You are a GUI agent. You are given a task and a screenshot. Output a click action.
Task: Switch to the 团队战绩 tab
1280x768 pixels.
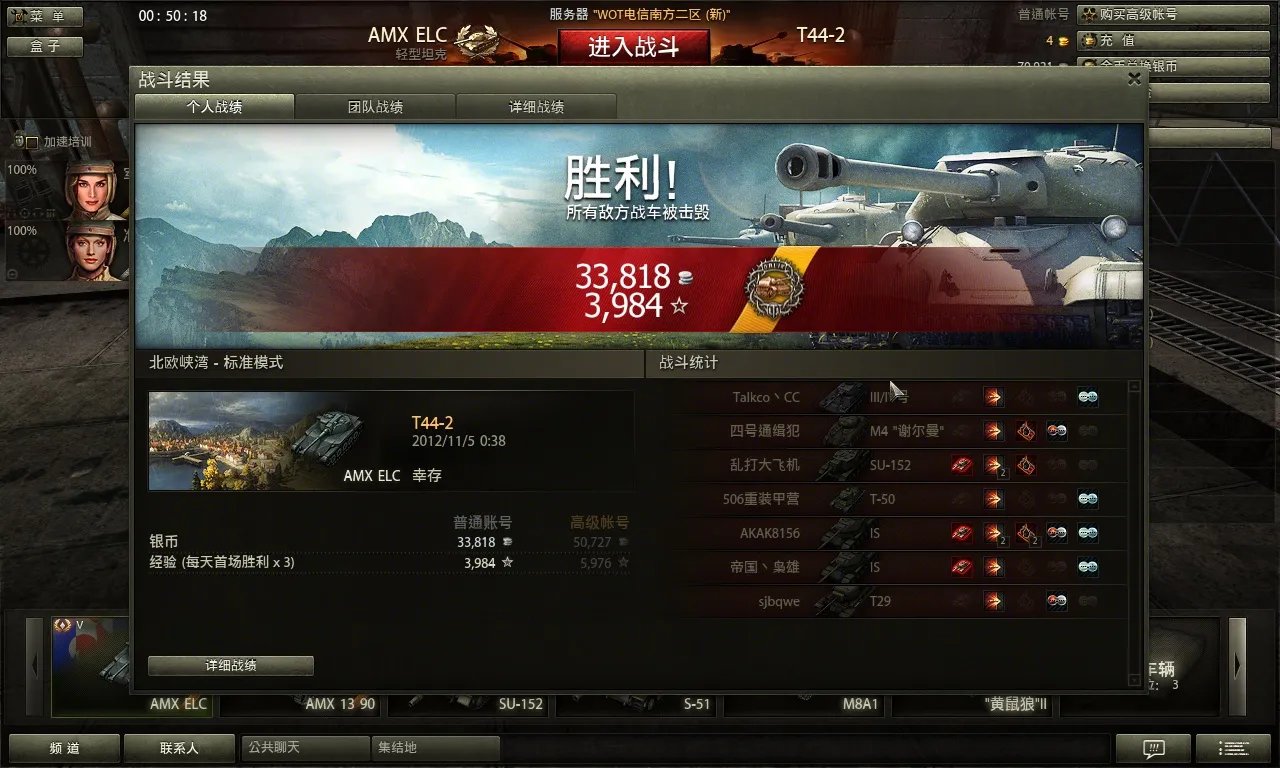tap(374, 105)
